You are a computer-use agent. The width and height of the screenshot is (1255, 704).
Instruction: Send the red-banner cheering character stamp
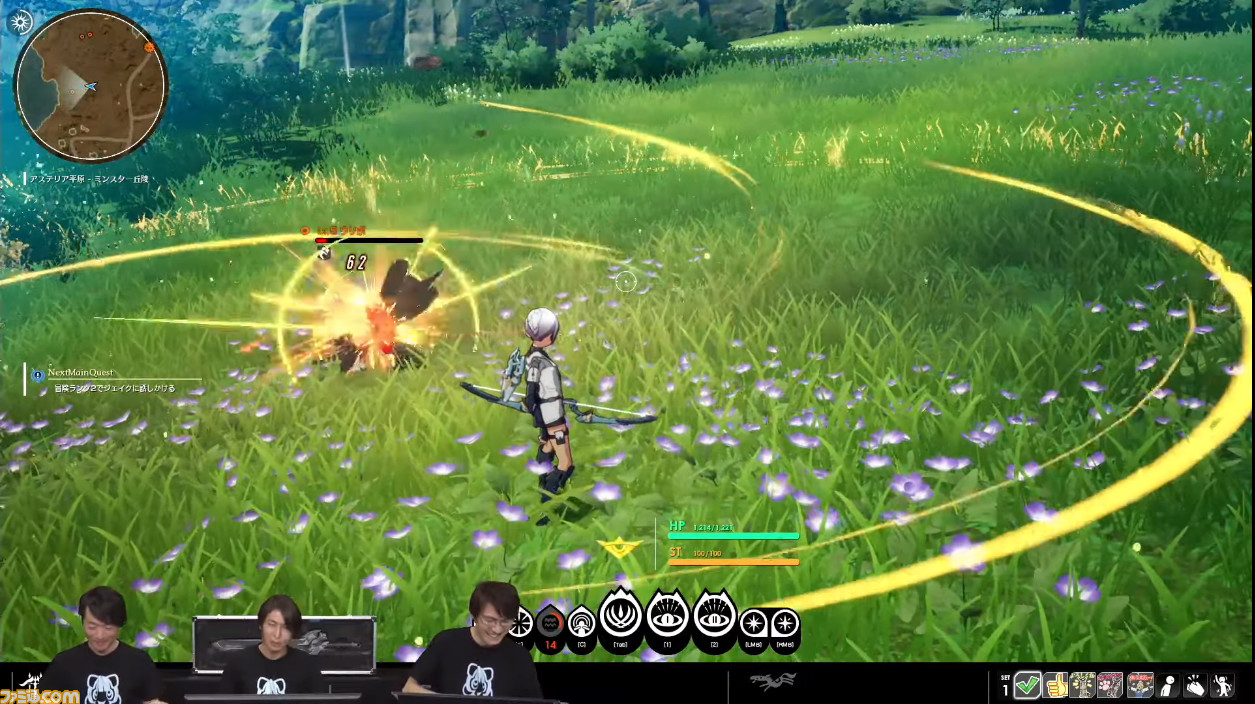coord(1139,685)
